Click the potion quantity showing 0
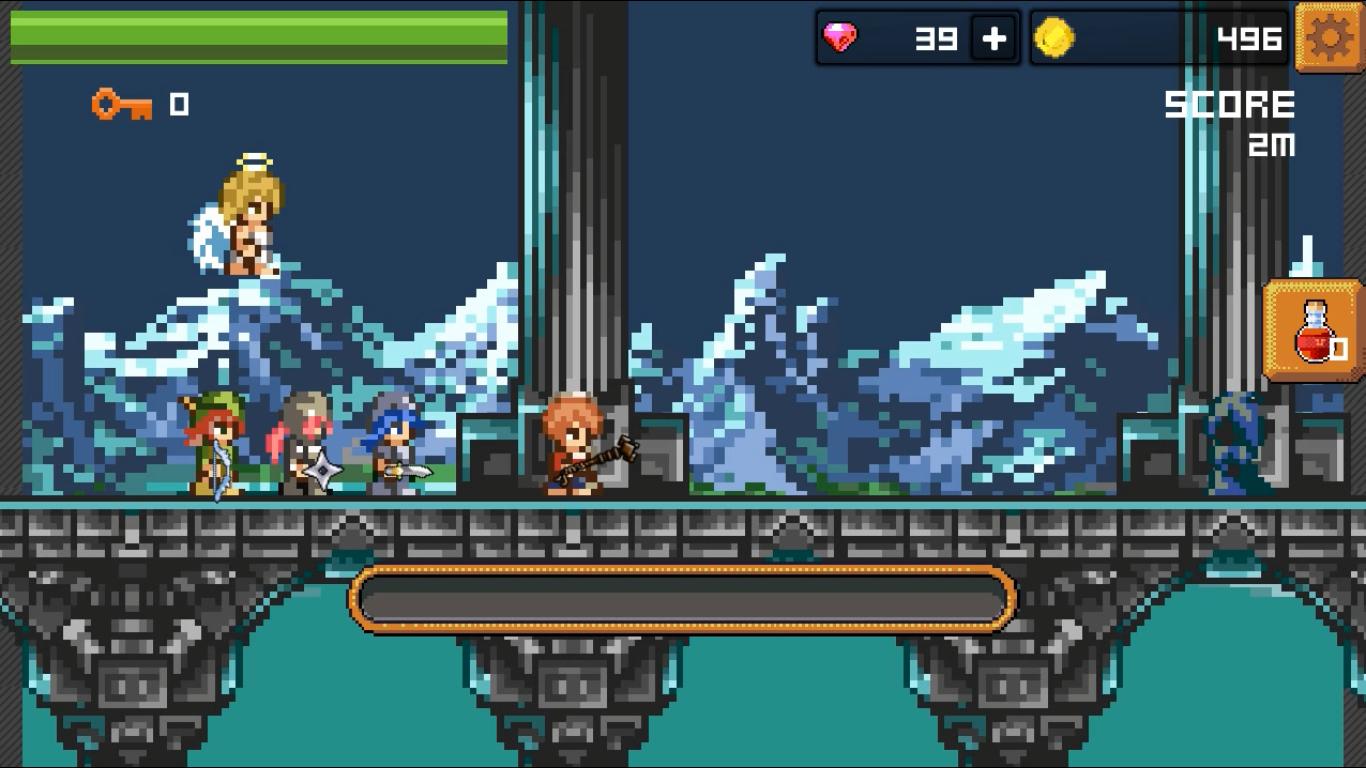The image size is (1366, 768). point(1340,351)
